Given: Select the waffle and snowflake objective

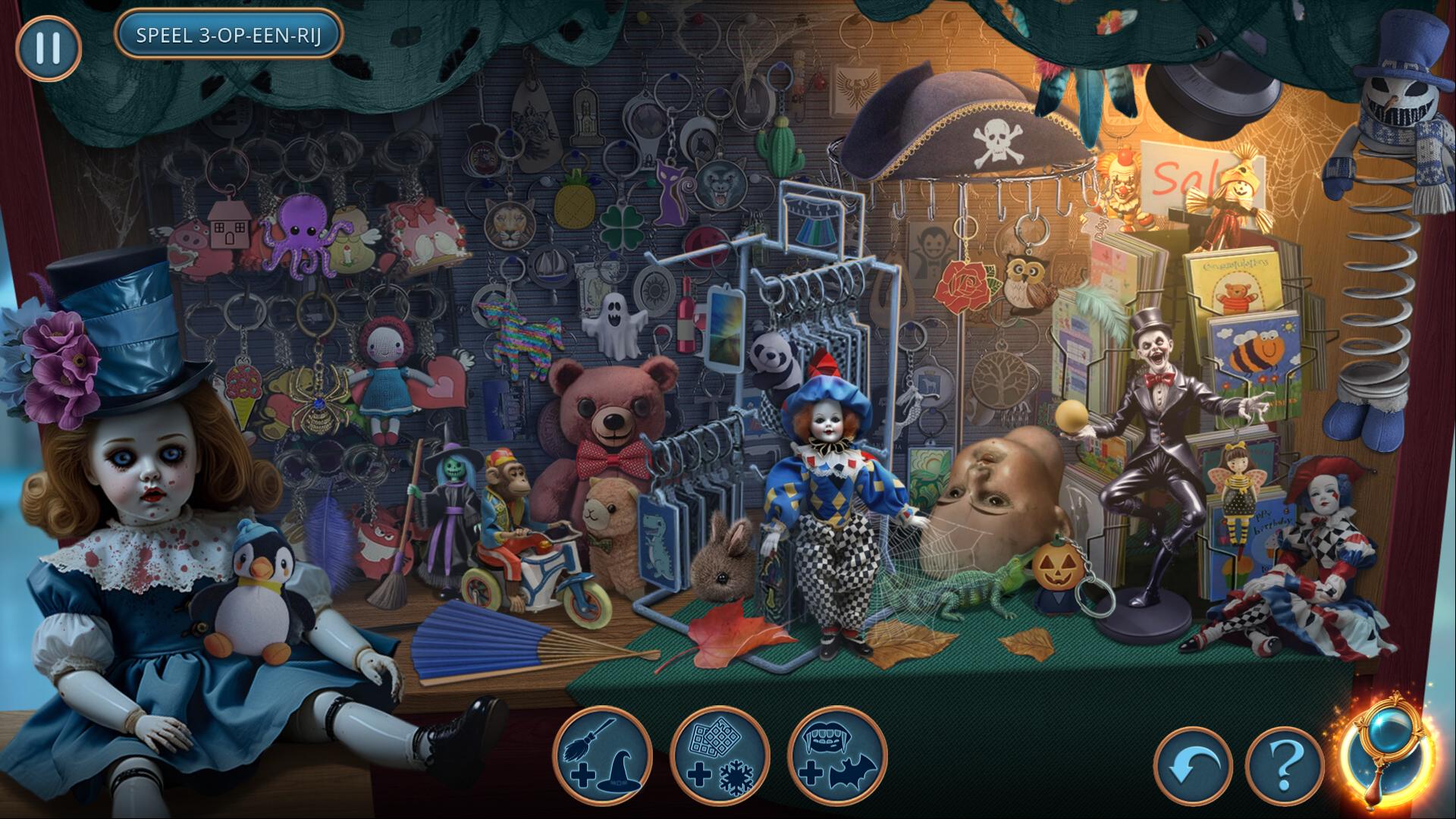Looking at the screenshot, I should [x=720, y=755].
